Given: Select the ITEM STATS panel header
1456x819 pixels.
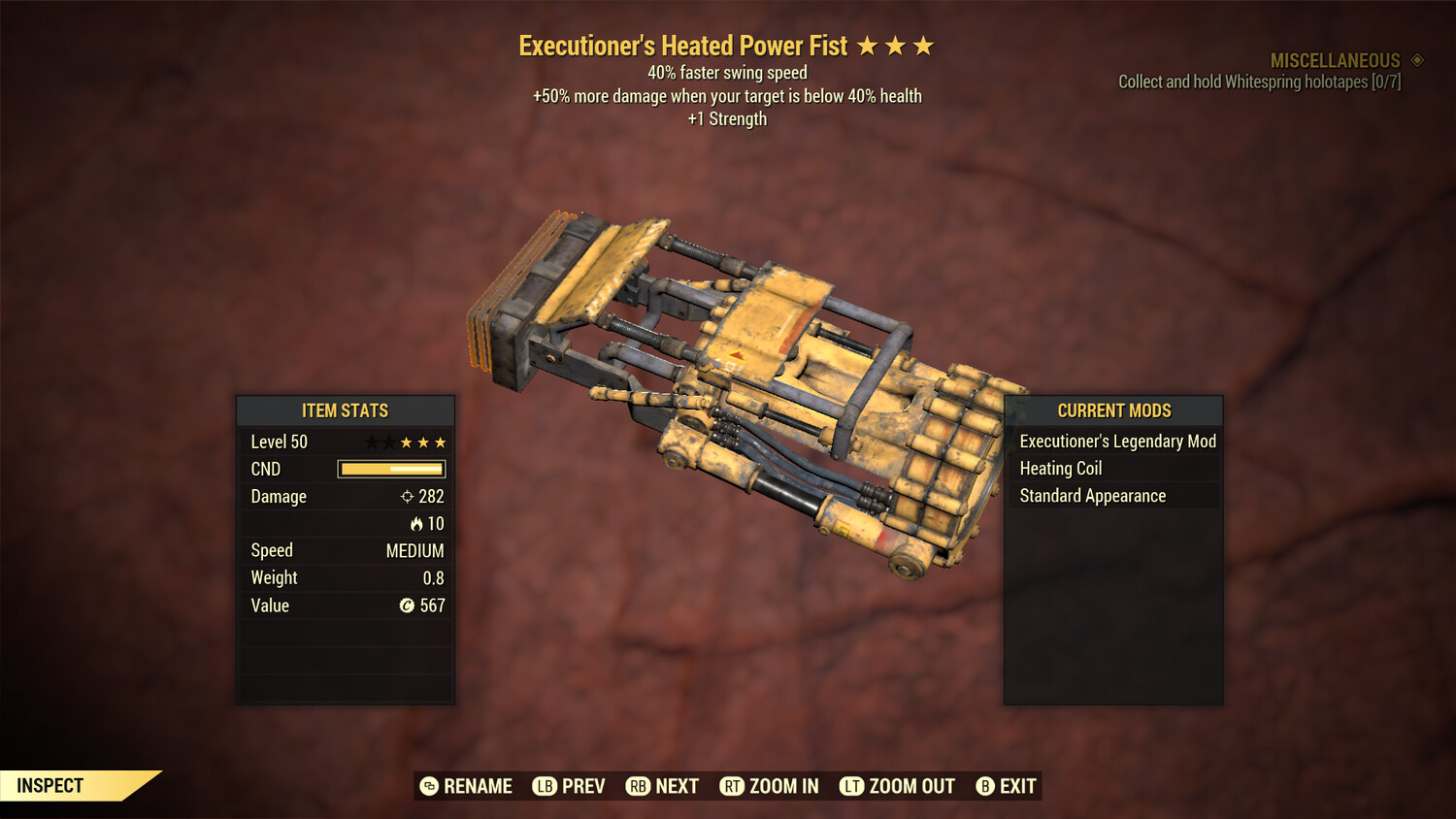Looking at the screenshot, I should [345, 410].
